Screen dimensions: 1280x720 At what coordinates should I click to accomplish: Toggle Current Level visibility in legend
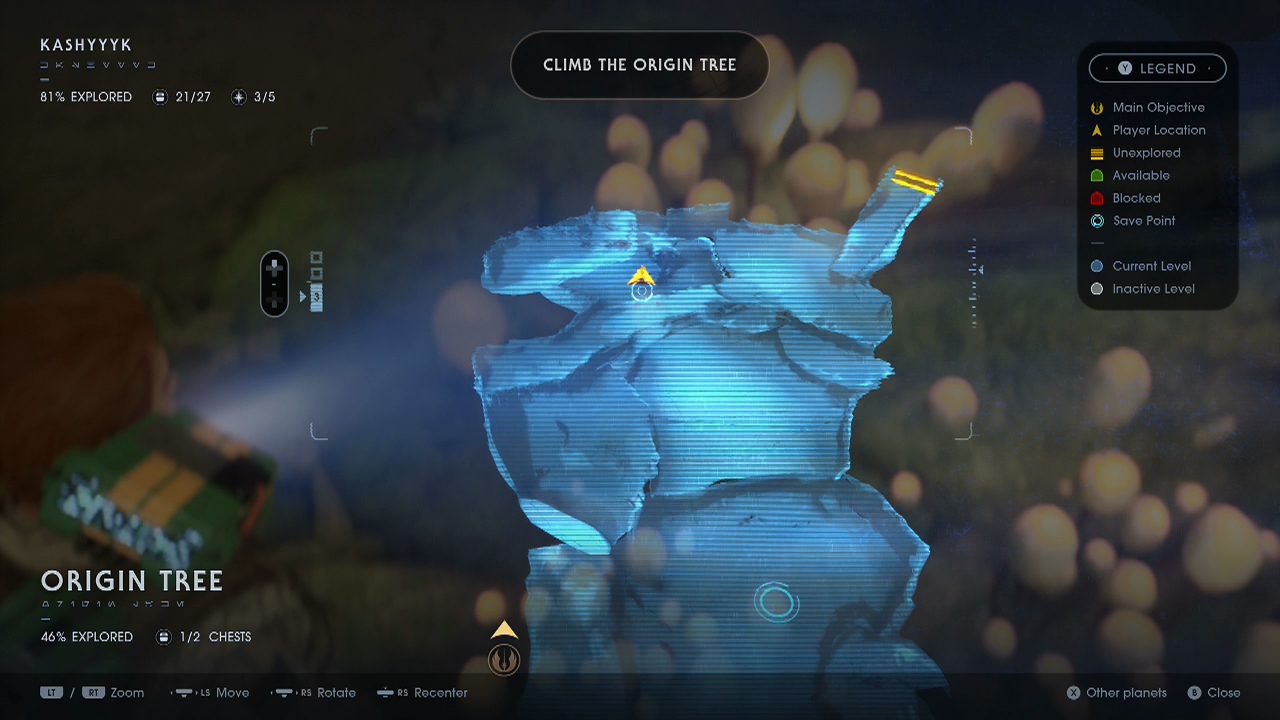click(1097, 266)
